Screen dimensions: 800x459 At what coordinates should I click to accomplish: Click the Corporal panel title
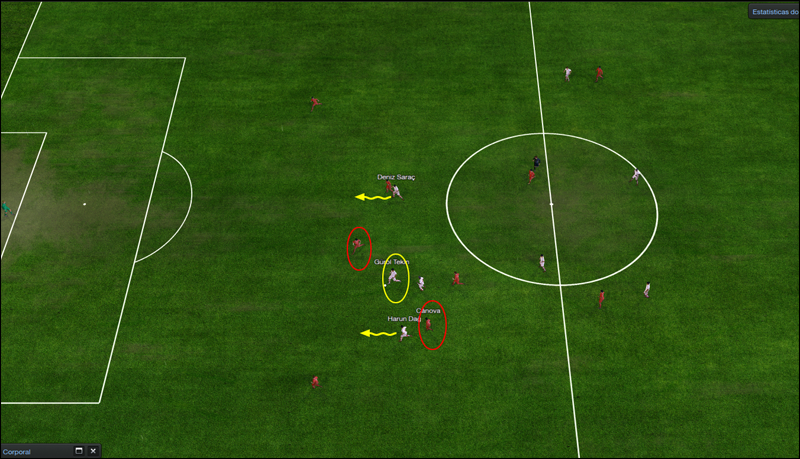[18, 452]
